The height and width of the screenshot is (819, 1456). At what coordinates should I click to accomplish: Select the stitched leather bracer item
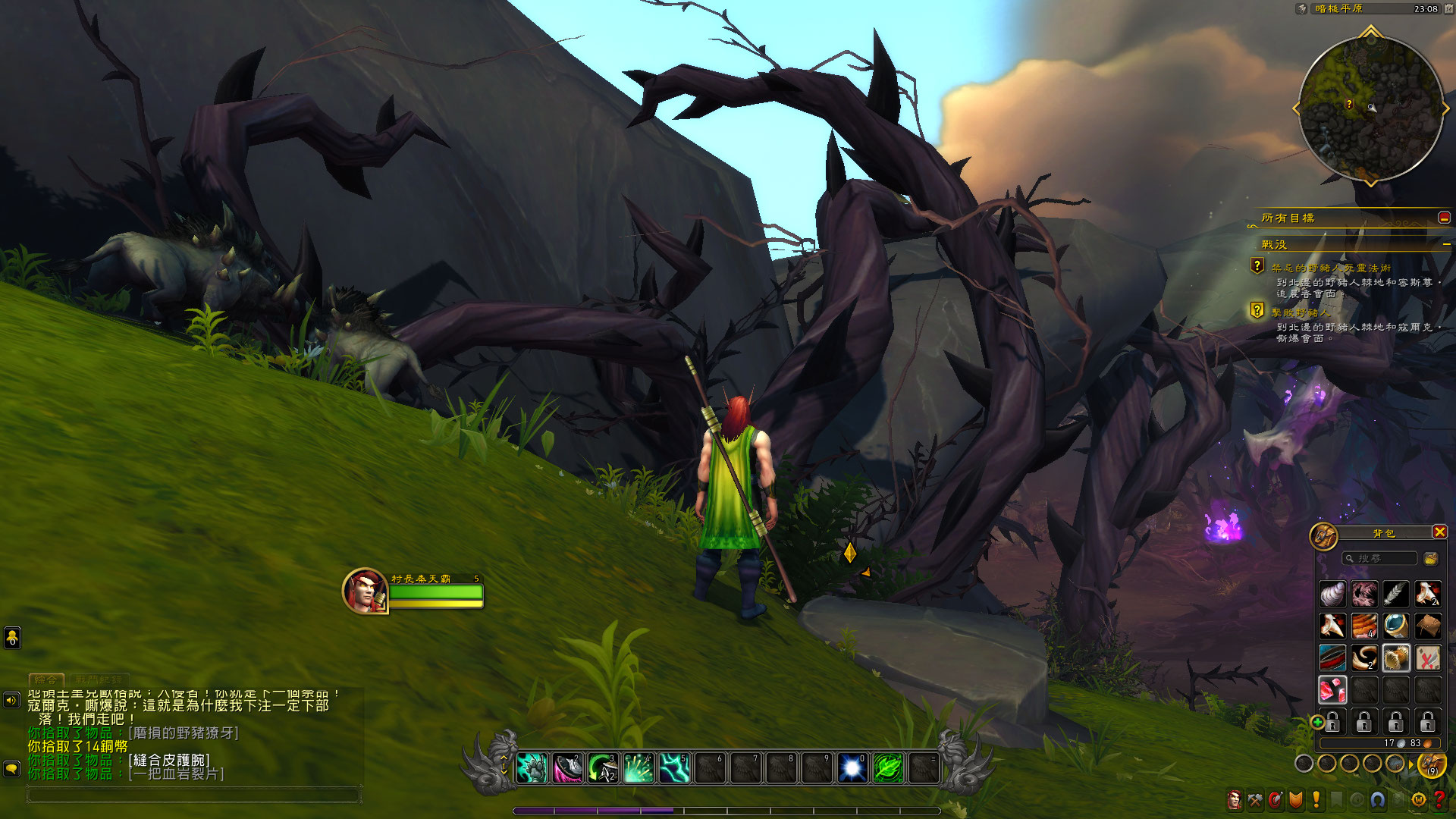[1395, 658]
